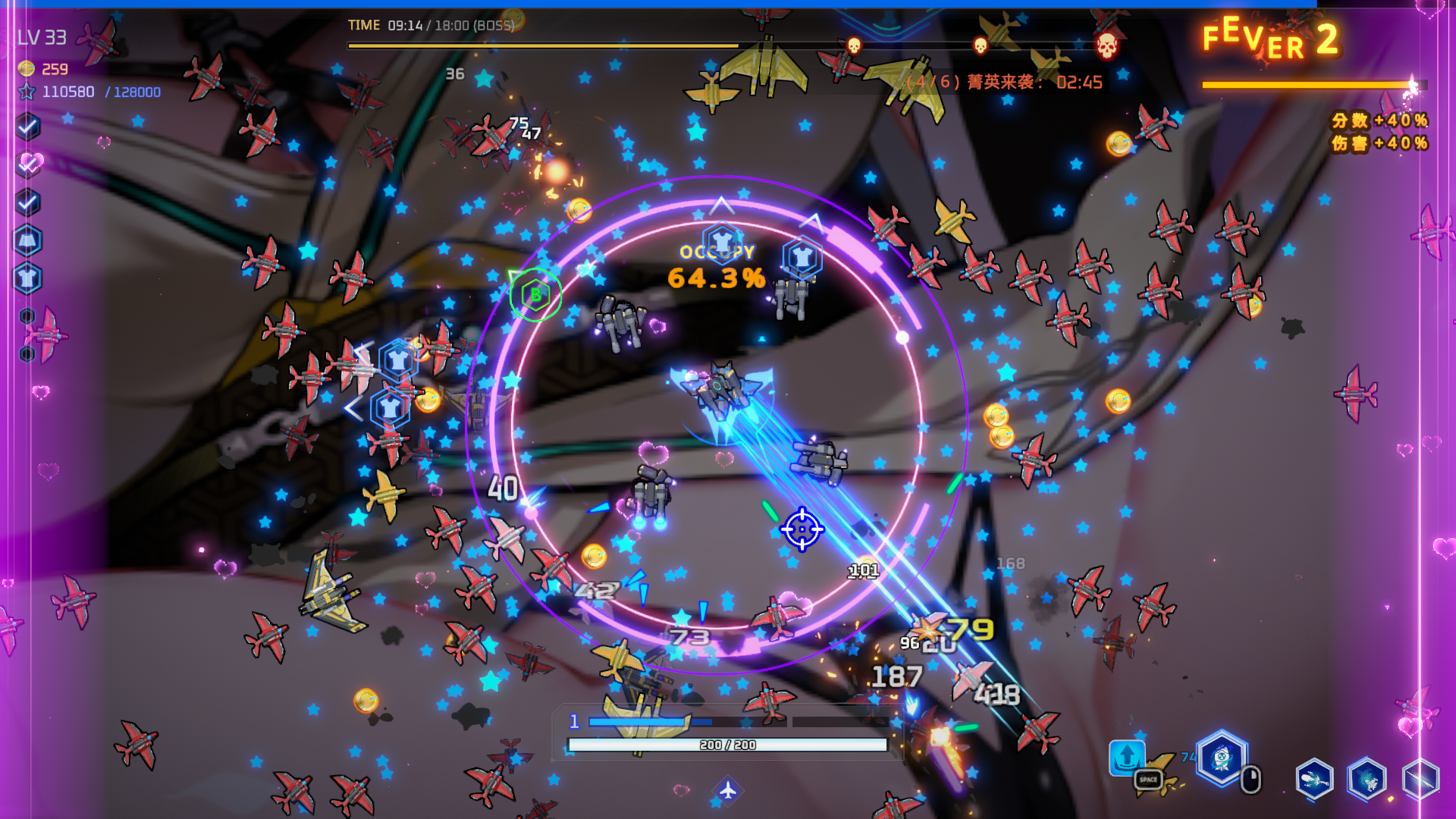Image resolution: width=1456 pixels, height=819 pixels.
Task: Trigger the radioactive rocket ability
Action: (1222, 757)
